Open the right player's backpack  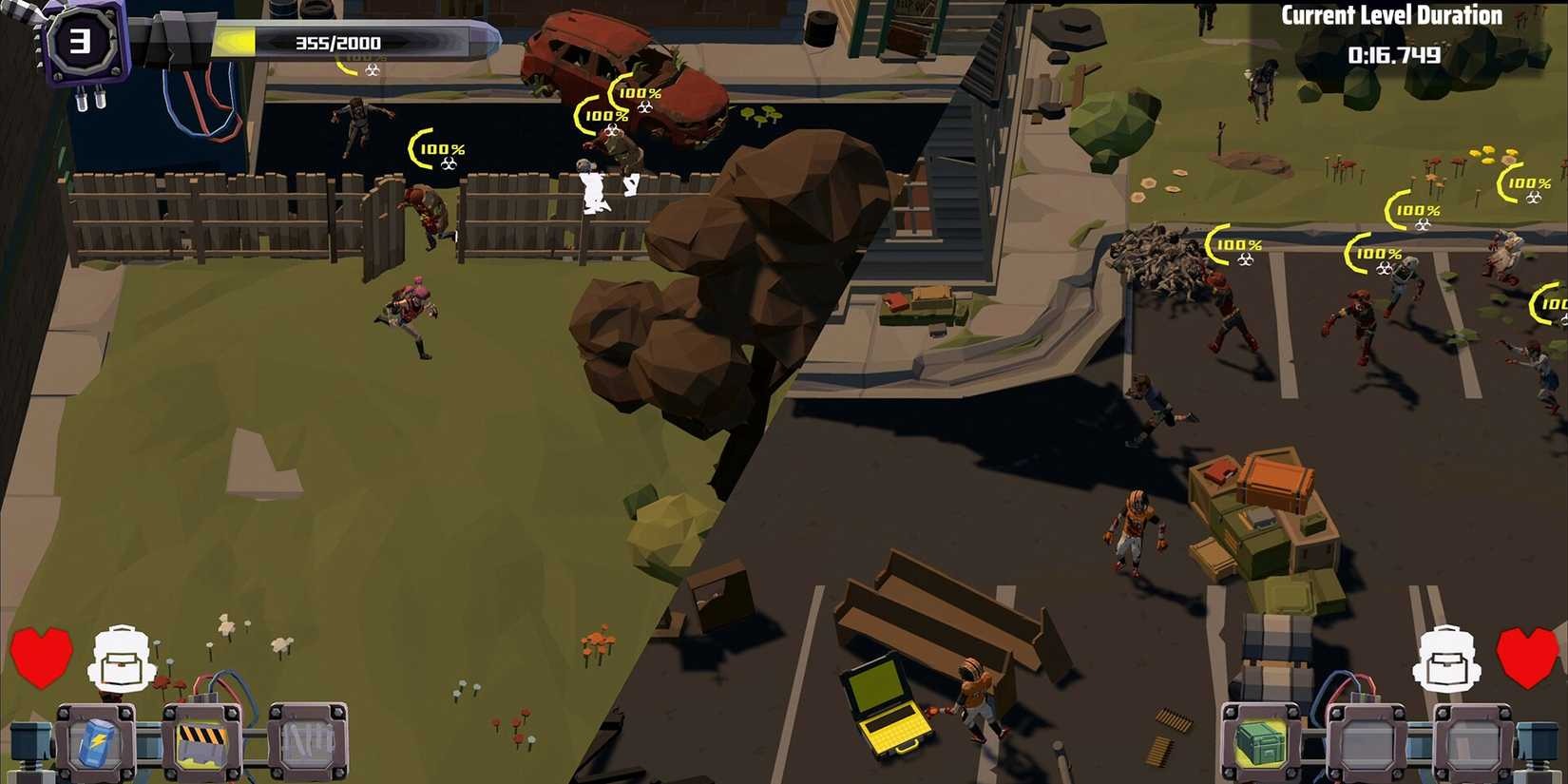pos(1447,659)
